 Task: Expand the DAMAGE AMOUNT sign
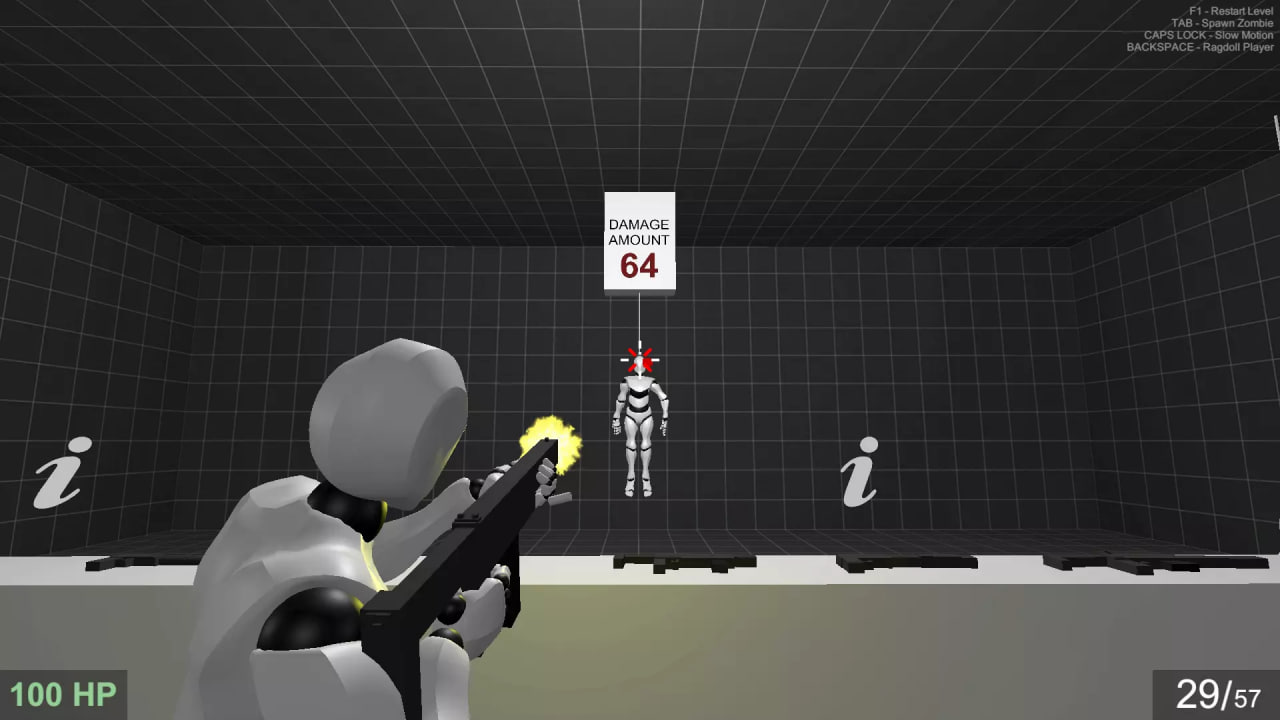coord(639,240)
